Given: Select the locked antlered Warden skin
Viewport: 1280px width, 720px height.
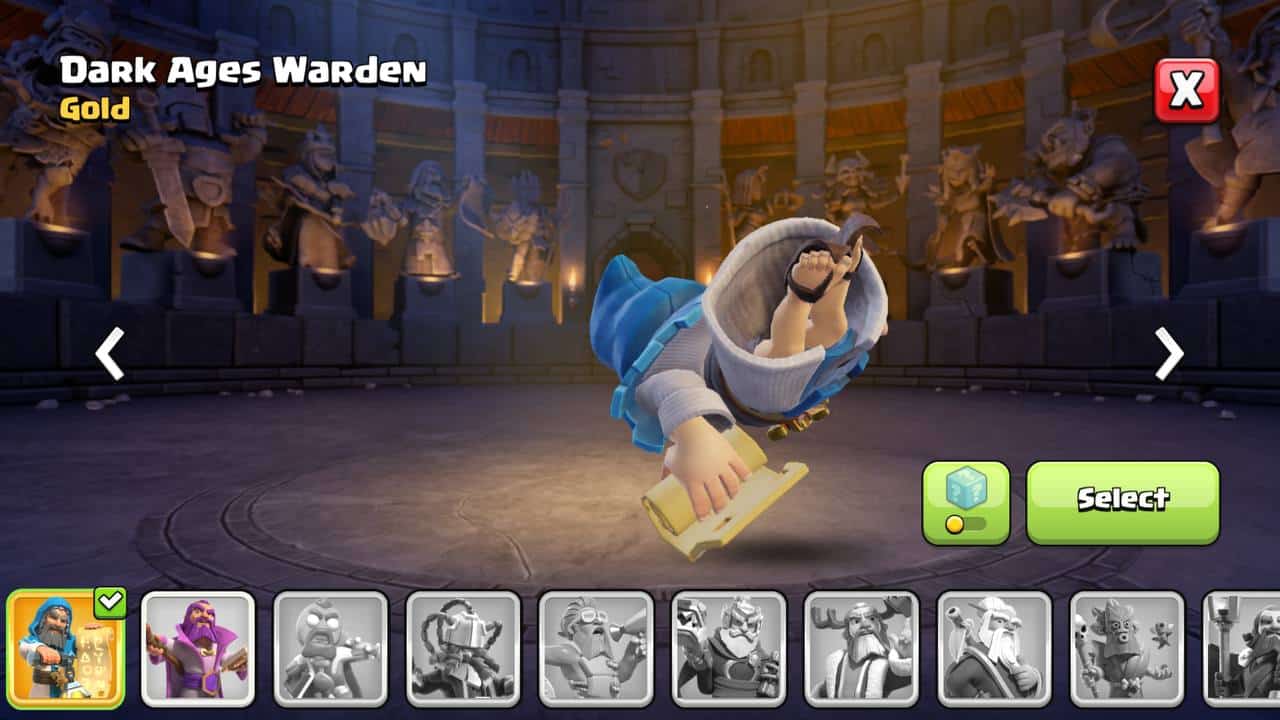Looking at the screenshot, I should click(x=861, y=649).
